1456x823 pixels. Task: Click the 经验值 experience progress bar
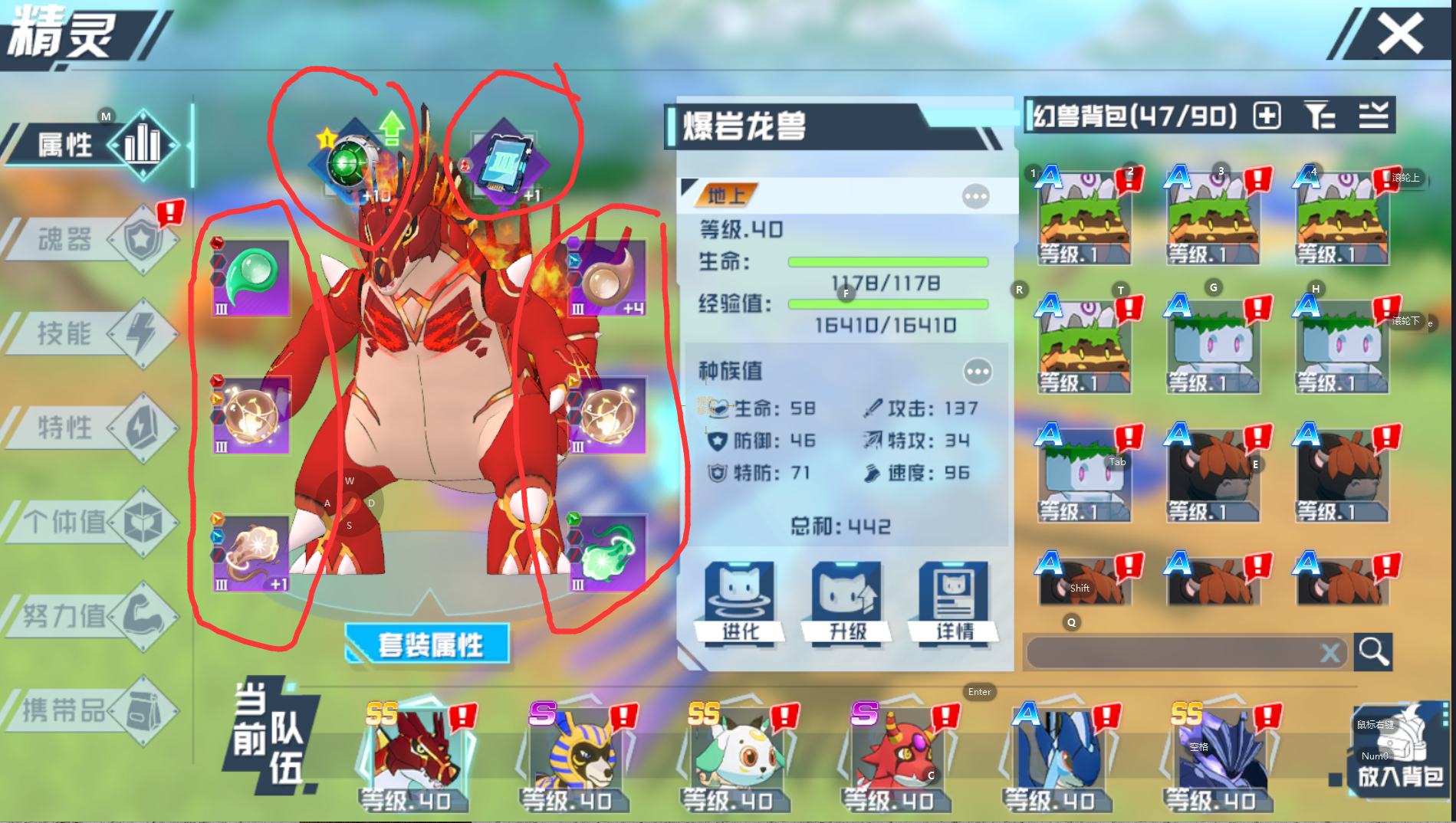coord(887,303)
